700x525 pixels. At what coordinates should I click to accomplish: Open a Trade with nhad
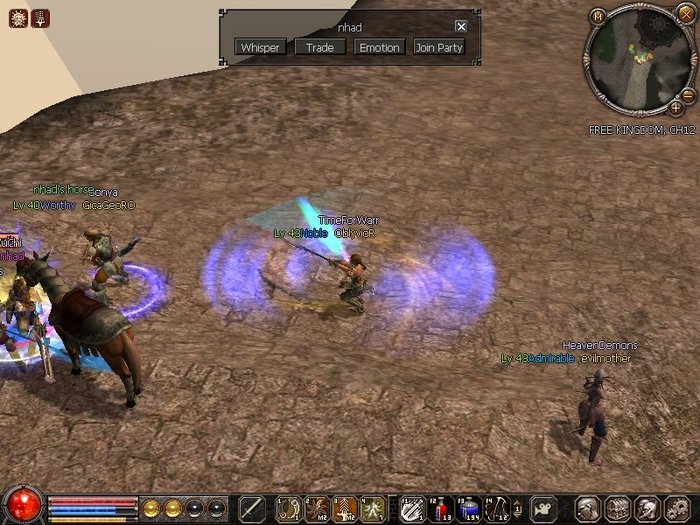tap(320, 47)
